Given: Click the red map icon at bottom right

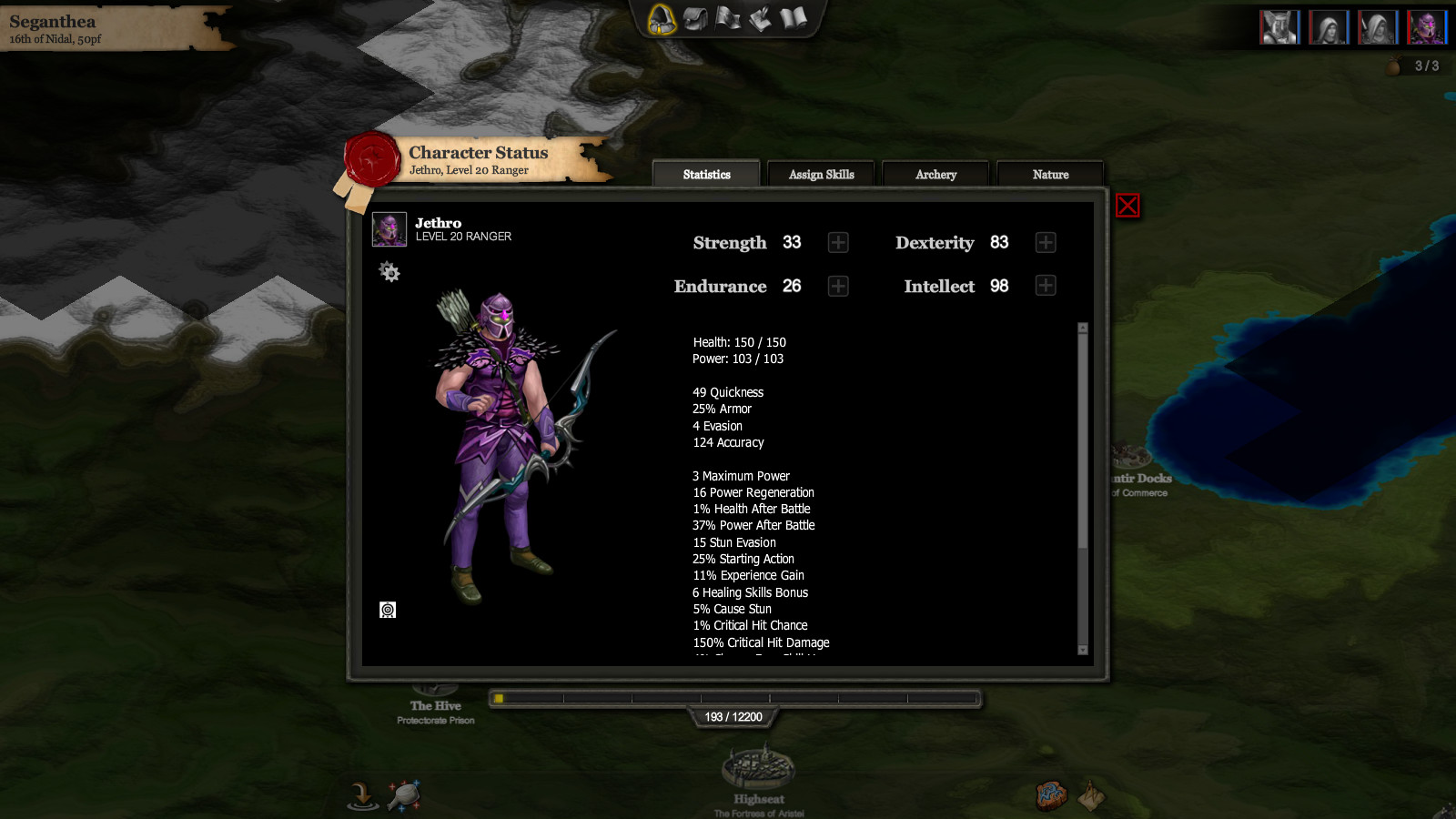Looking at the screenshot, I should coord(1051,794).
